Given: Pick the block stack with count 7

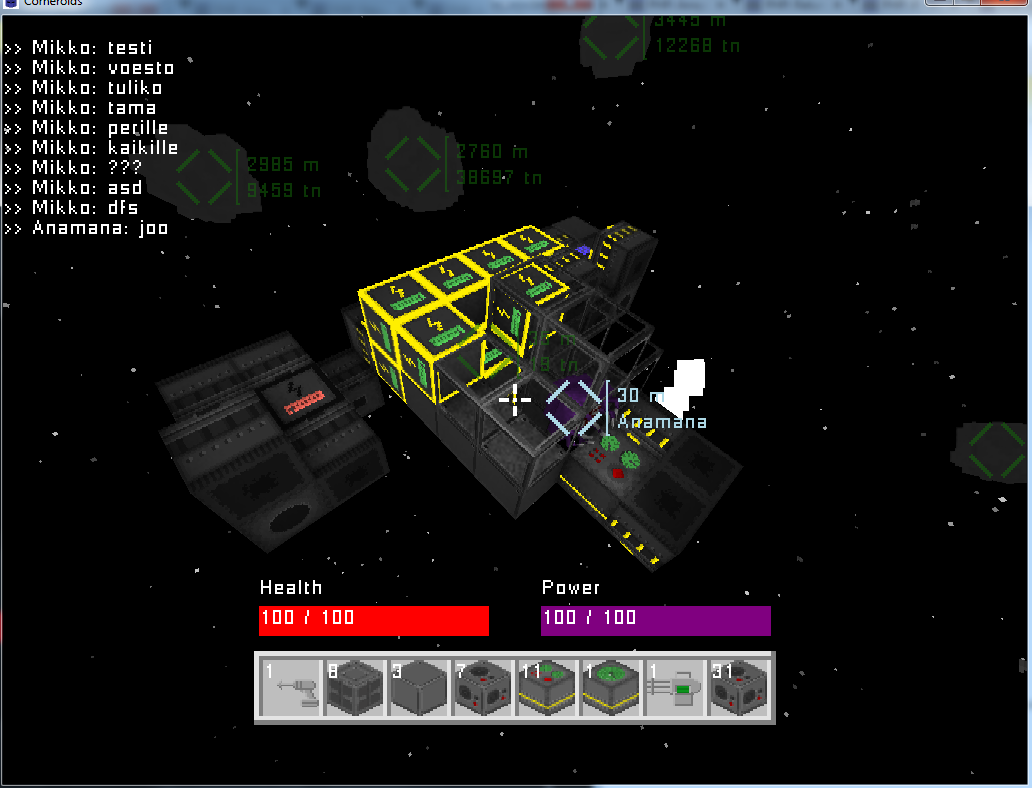Looking at the screenshot, I should point(483,688).
